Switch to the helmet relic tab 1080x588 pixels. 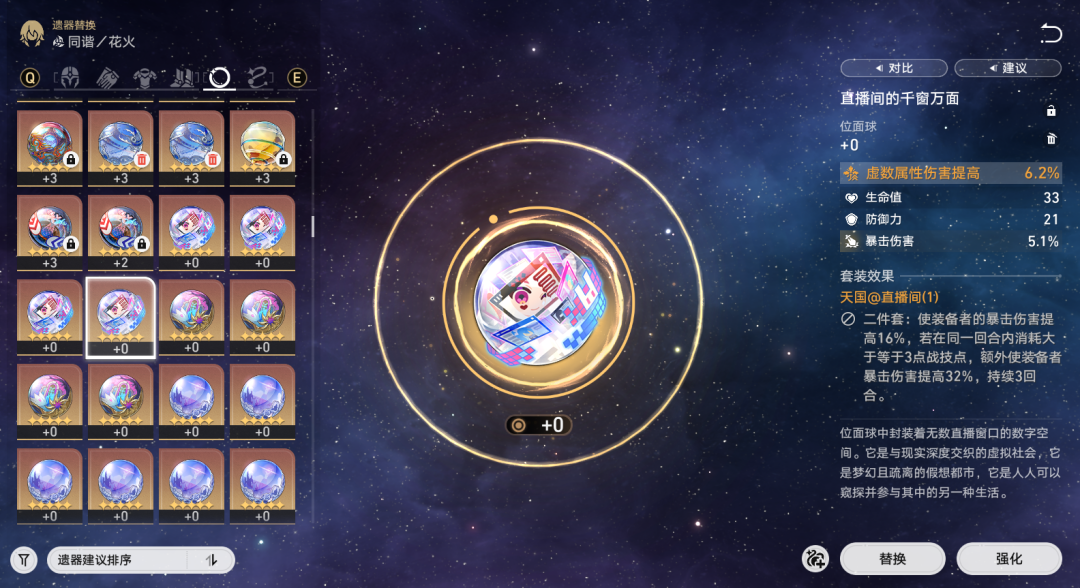pyautogui.click(x=70, y=78)
